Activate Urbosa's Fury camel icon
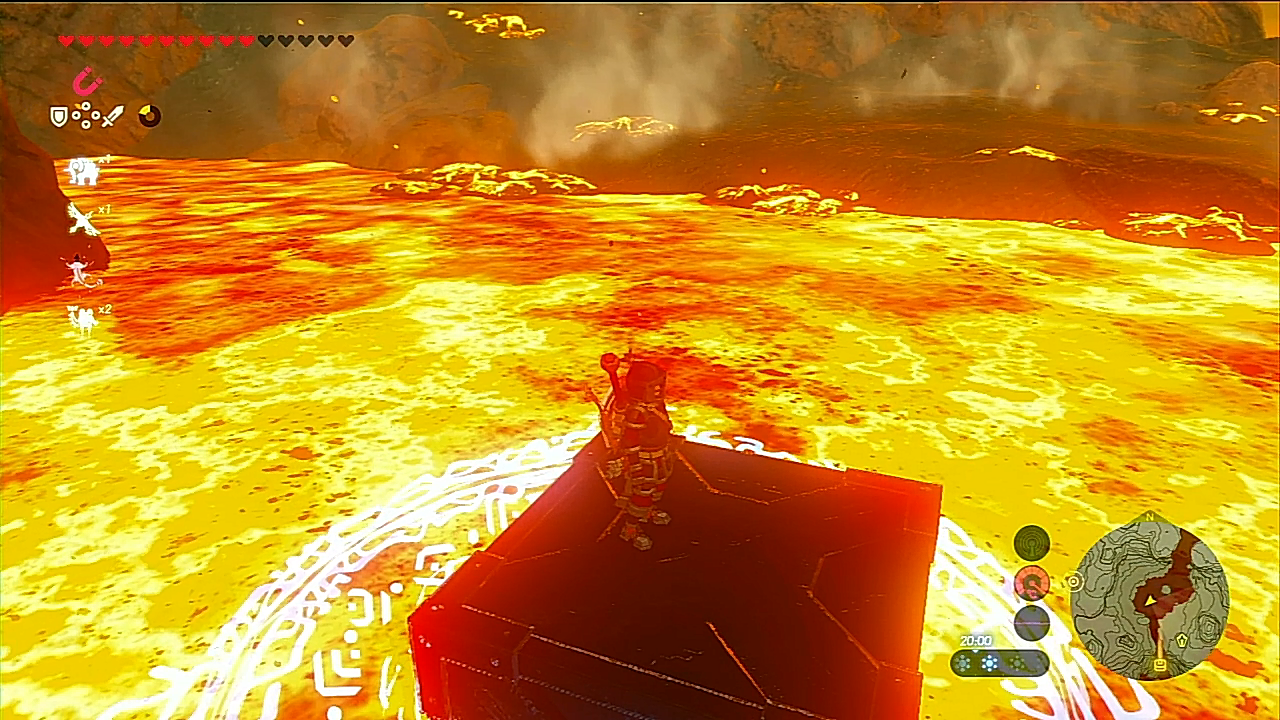 [81, 319]
